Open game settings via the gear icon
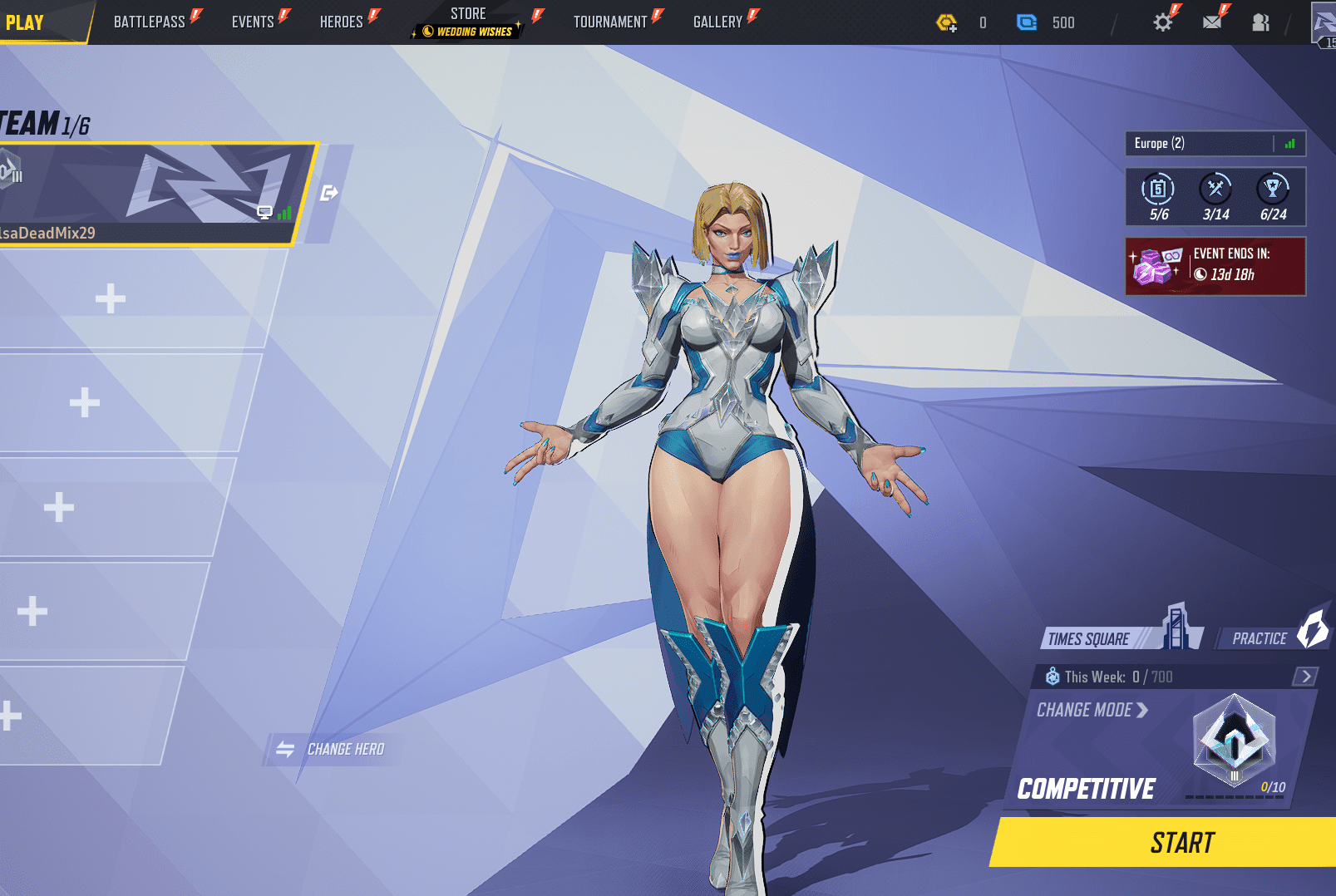 pos(1162,22)
